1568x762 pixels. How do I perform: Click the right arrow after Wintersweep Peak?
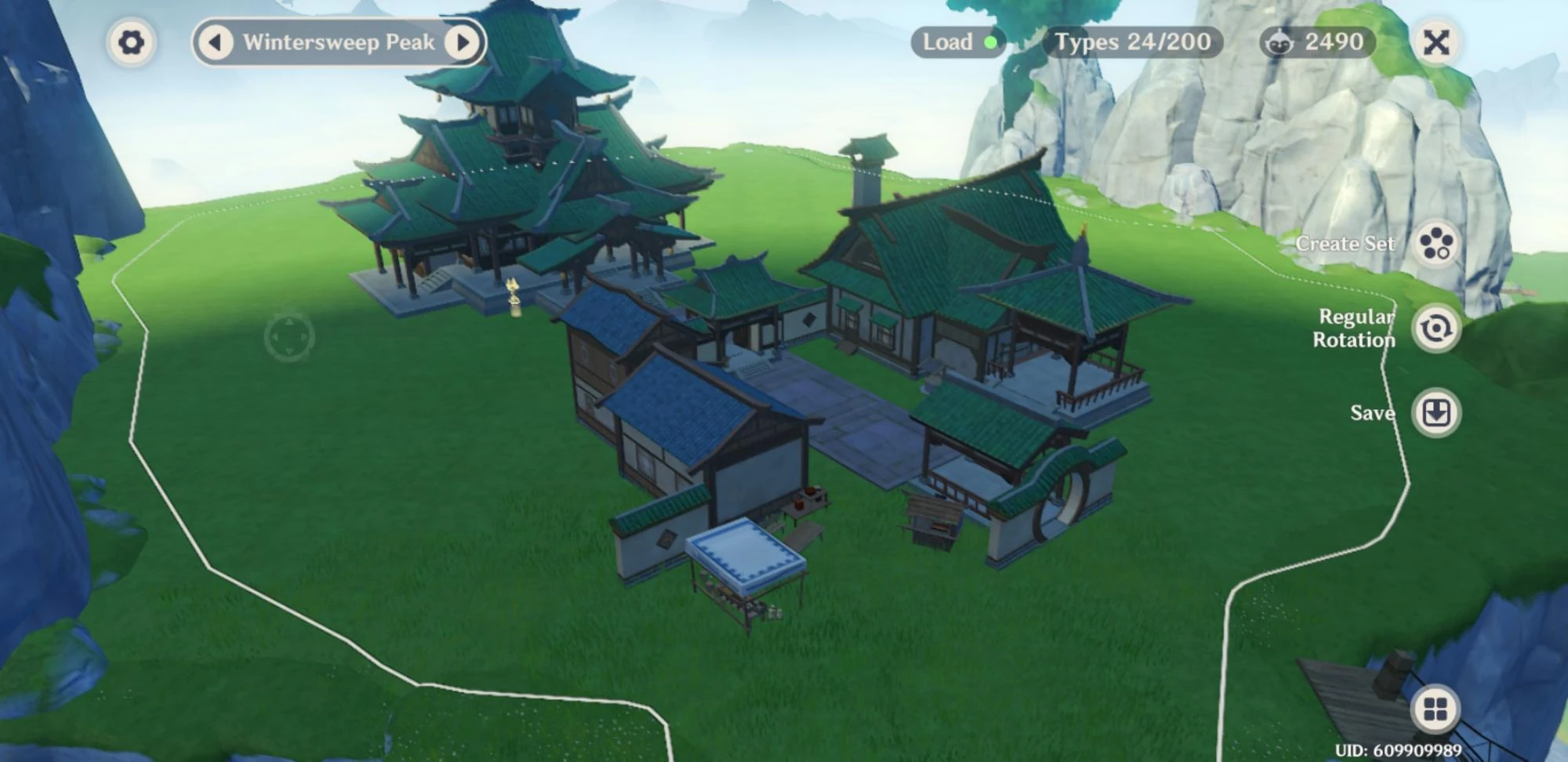[x=462, y=42]
